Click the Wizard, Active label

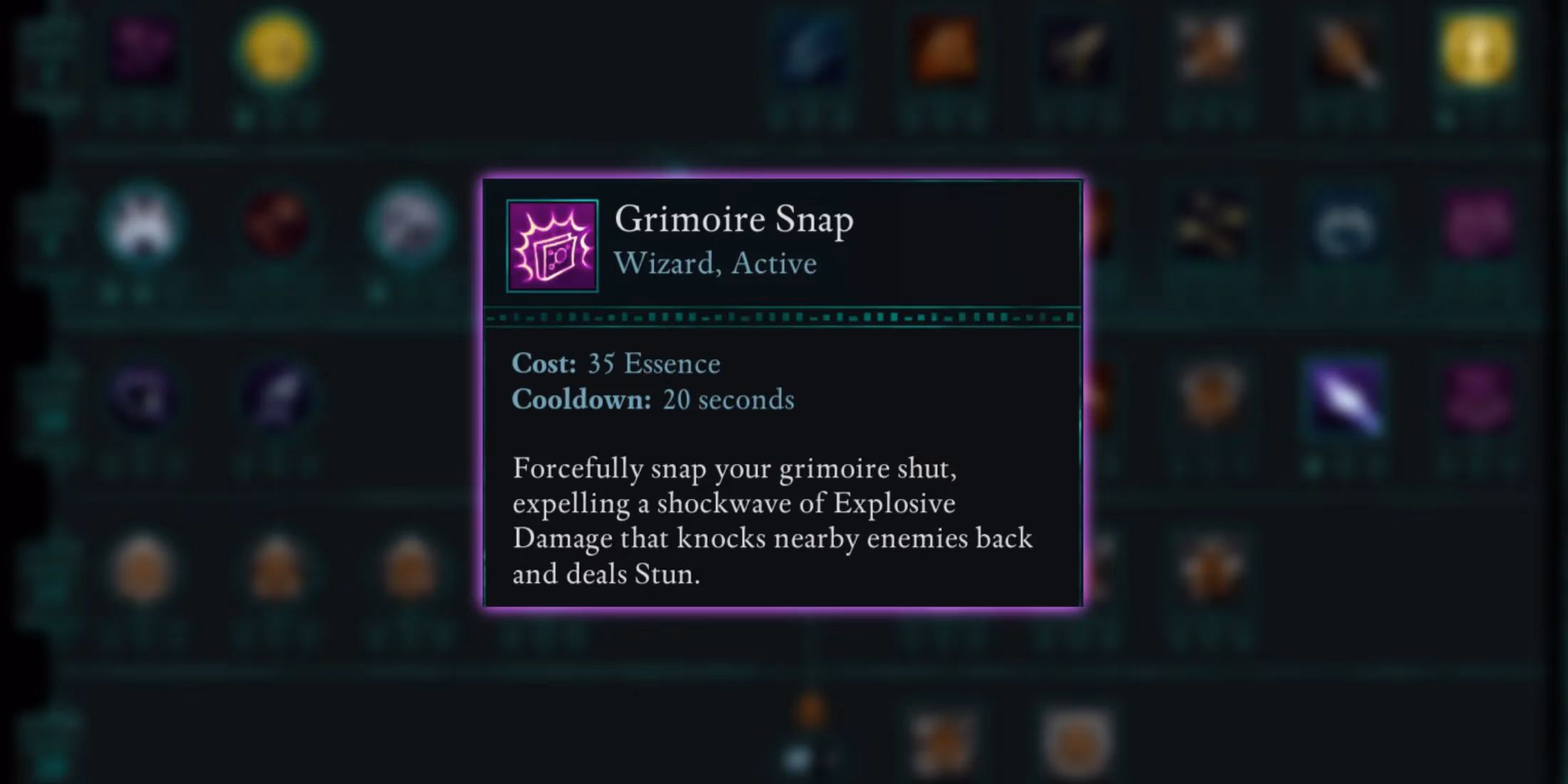click(715, 262)
